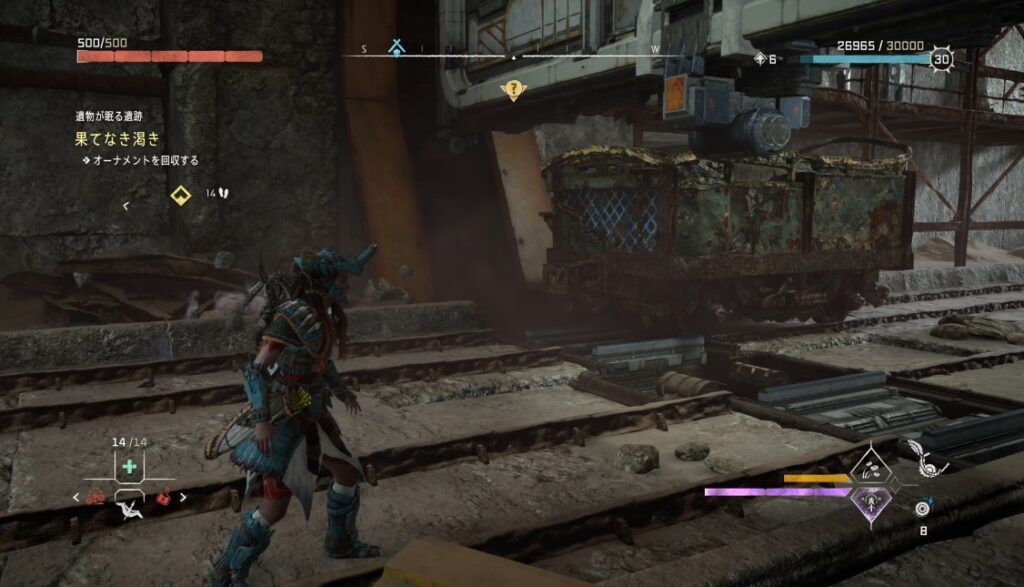Open the 果てなき渇き quest tracker
This screenshot has height=587, width=1024.
point(117,139)
